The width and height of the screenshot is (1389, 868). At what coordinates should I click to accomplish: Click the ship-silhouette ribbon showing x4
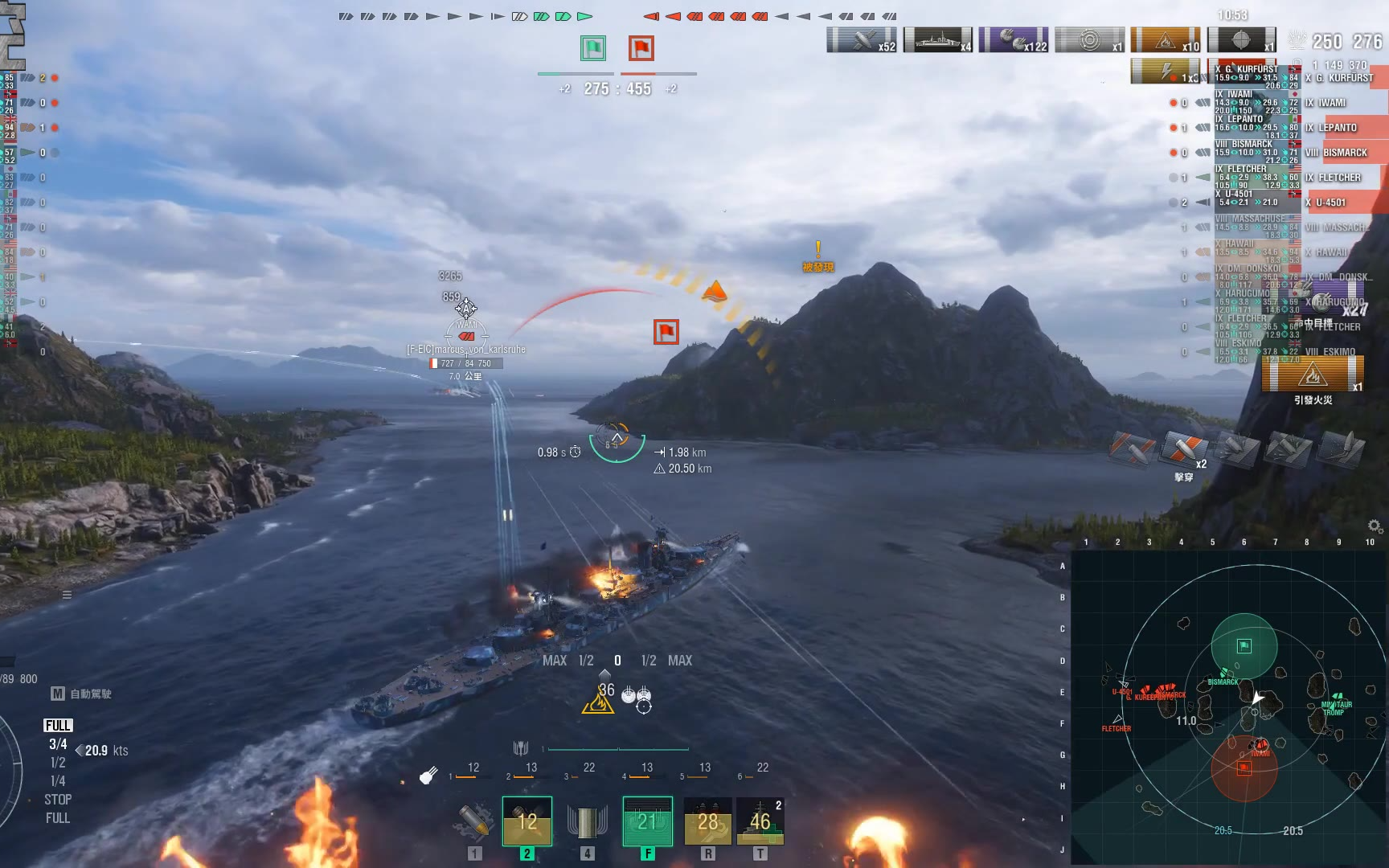coord(937,39)
